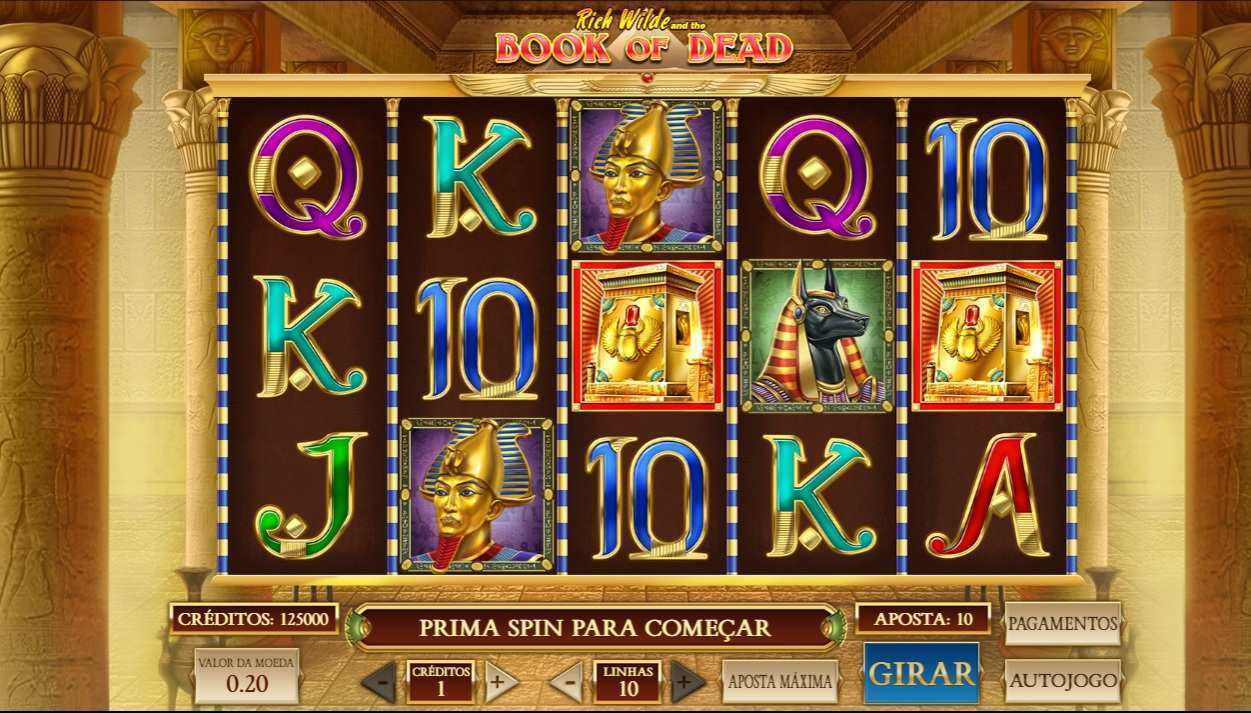1251x713 pixels.
Task: Raise the number of linhas
Action: (687, 682)
